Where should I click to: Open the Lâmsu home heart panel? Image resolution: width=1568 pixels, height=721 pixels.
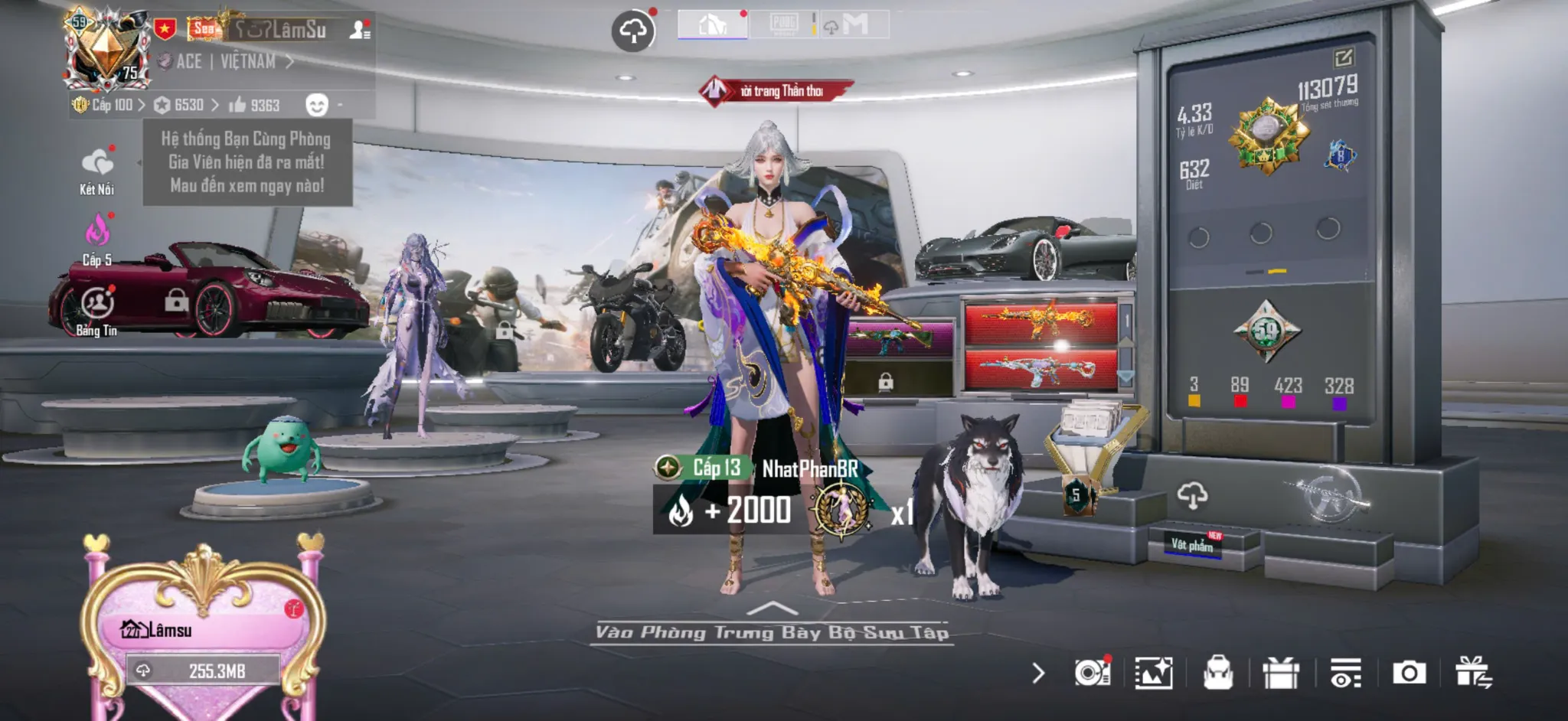[203, 630]
